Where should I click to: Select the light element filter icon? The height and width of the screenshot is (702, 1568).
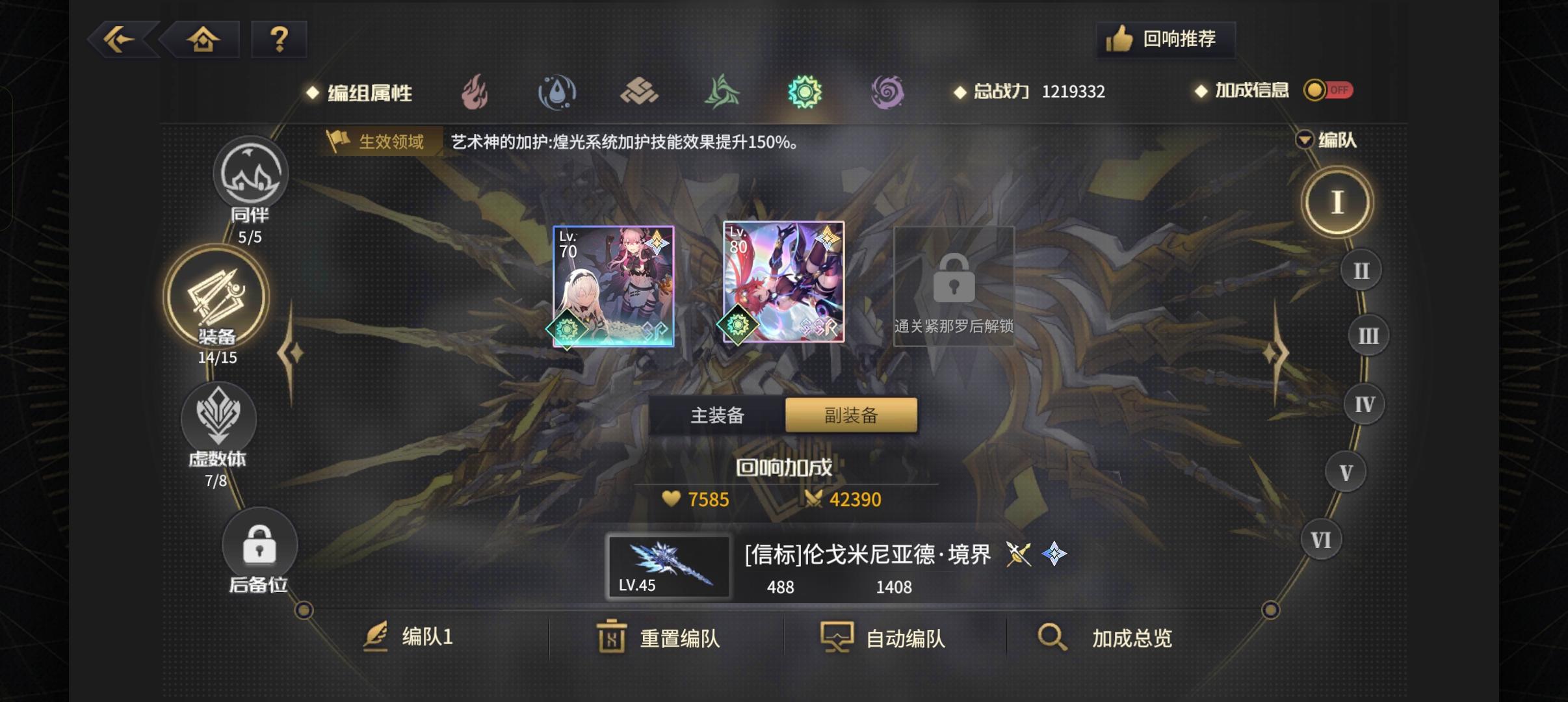click(805, 92)
